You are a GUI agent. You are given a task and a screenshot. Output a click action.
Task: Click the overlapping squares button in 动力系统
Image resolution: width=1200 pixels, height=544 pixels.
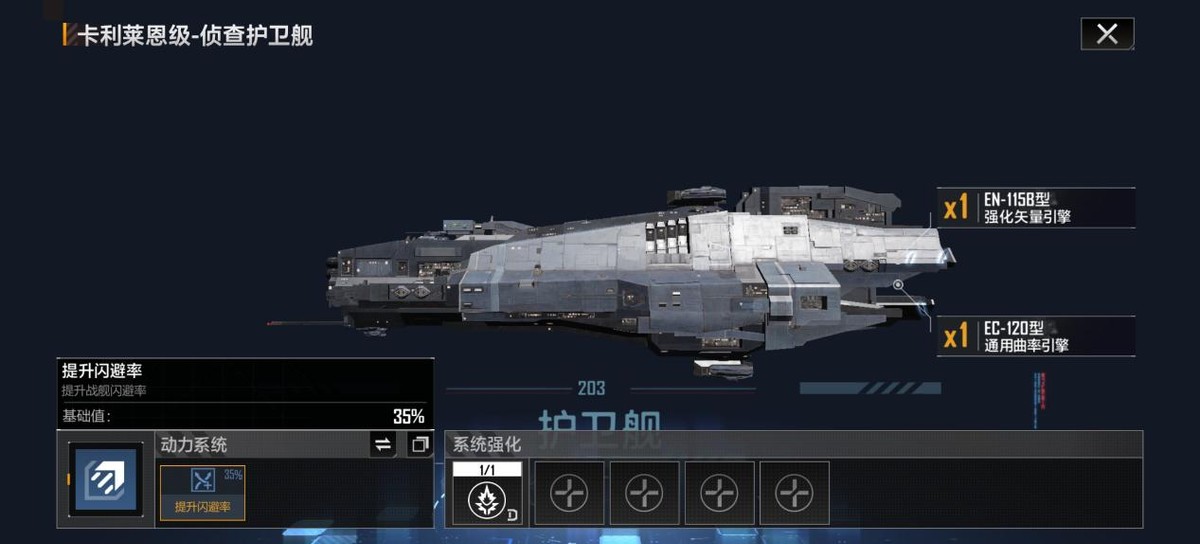click(x=419, y=444)
